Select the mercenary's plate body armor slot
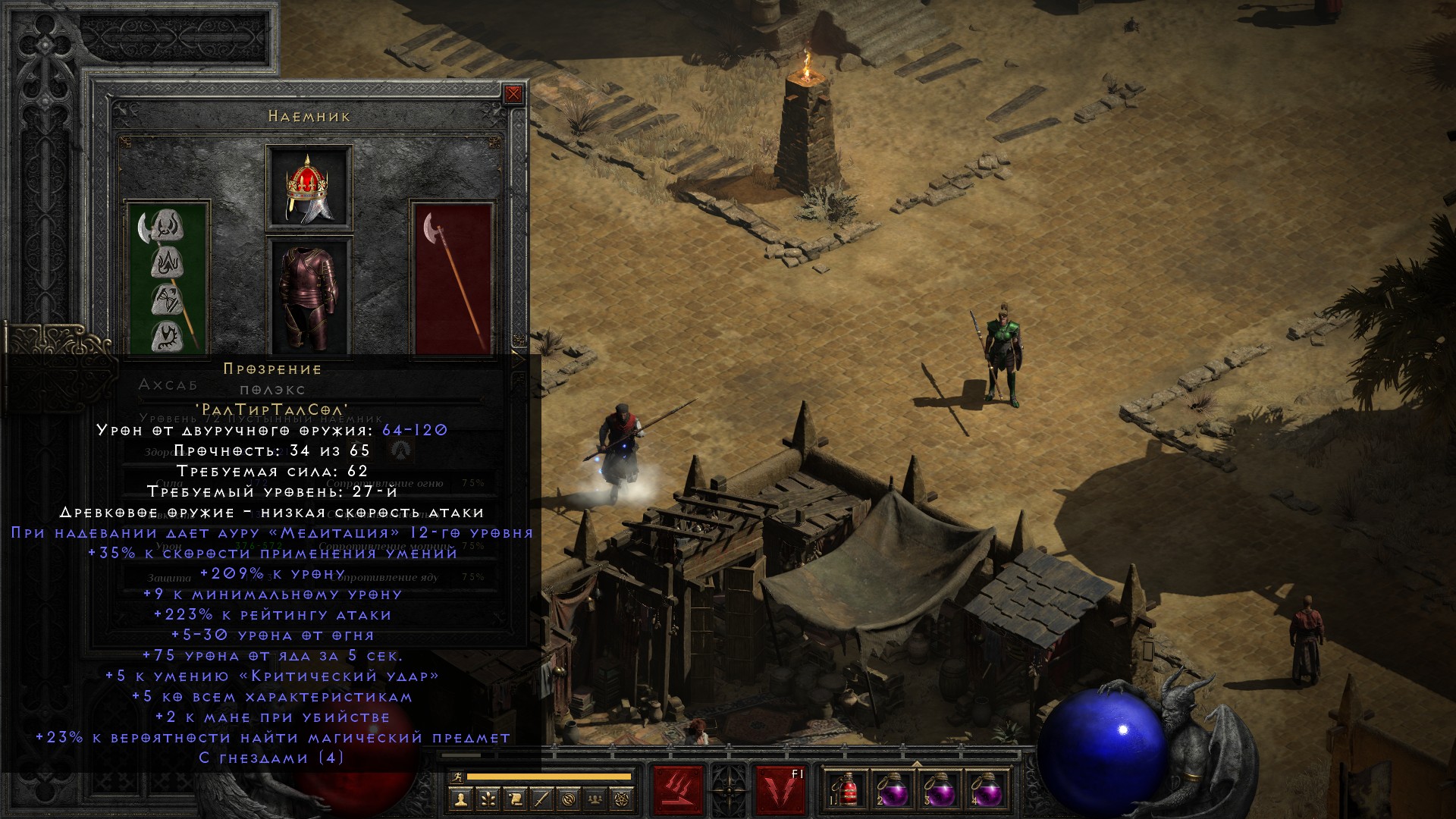This screenshot has height=819, width=1456. 309,297
